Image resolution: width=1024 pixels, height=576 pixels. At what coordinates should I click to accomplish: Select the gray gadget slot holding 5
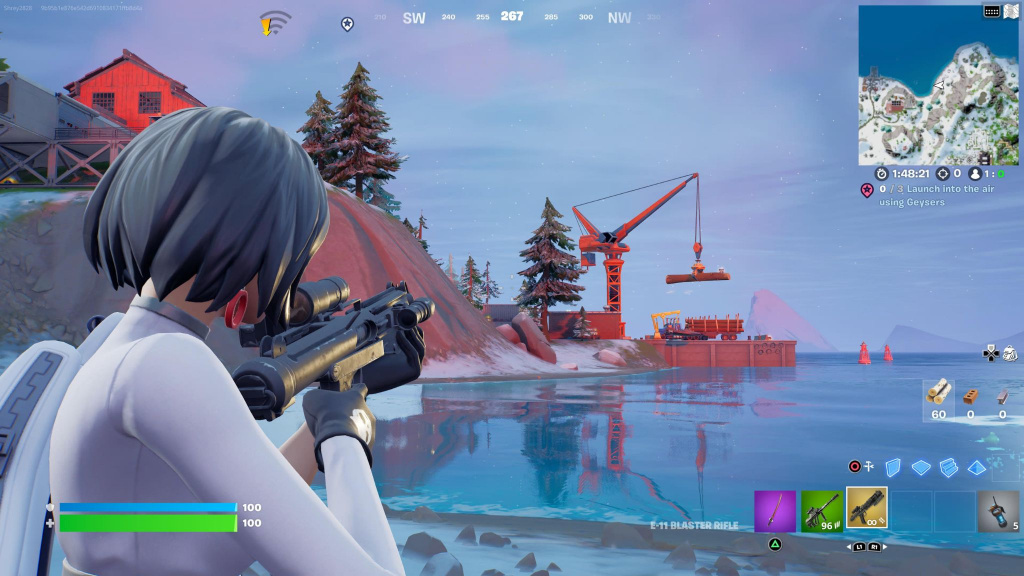[x=997, y=511]
